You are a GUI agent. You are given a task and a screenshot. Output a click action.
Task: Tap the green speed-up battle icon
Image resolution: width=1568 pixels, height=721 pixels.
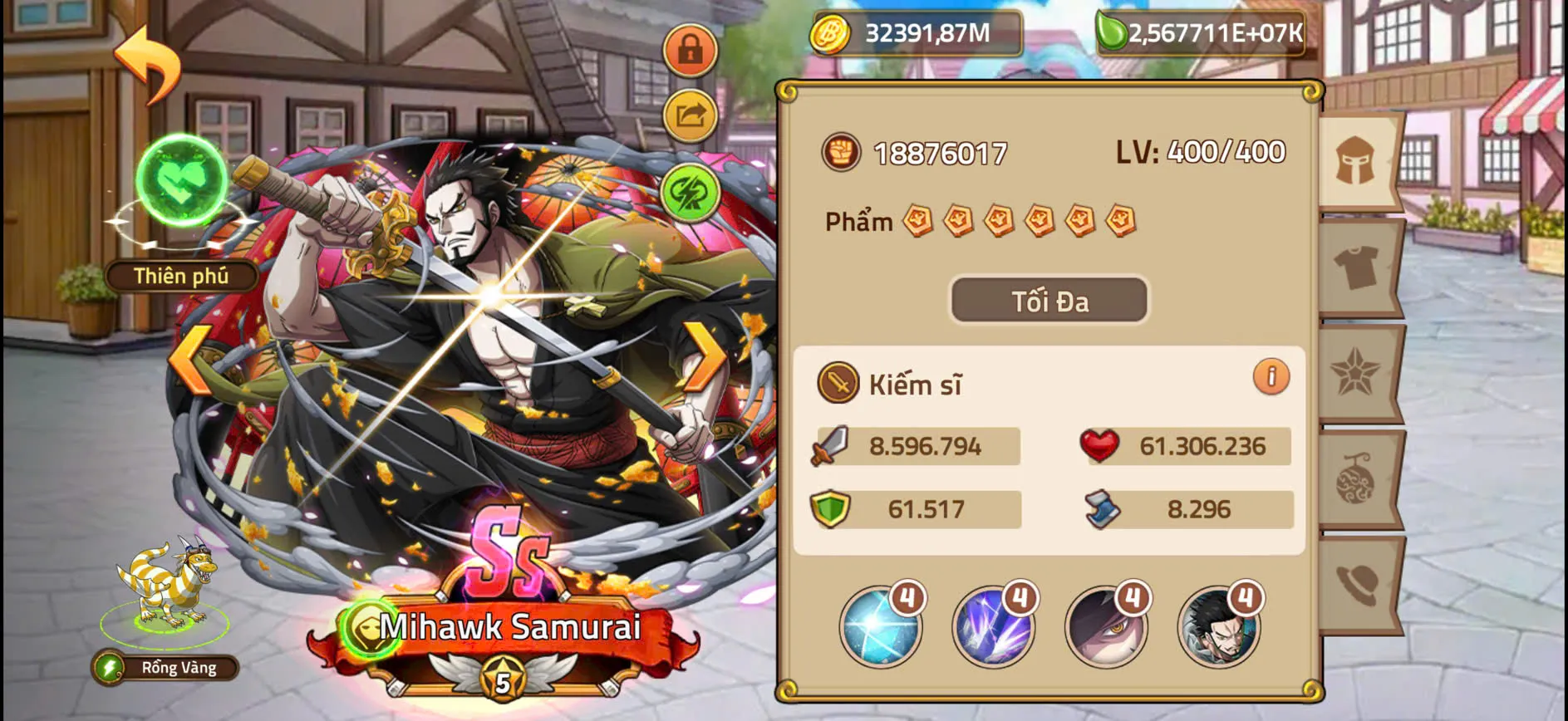click(690, 193)
